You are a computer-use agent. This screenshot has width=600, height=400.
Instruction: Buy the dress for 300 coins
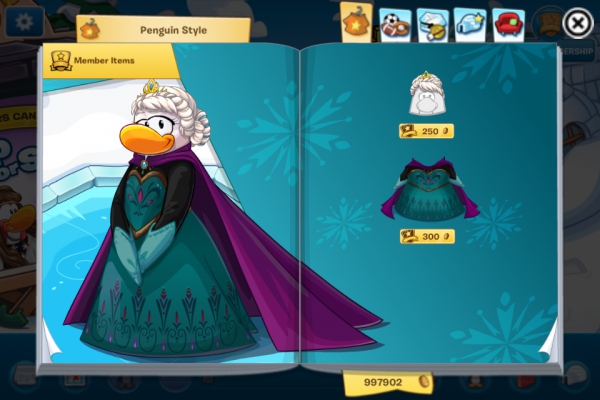(x=427, y=237)
